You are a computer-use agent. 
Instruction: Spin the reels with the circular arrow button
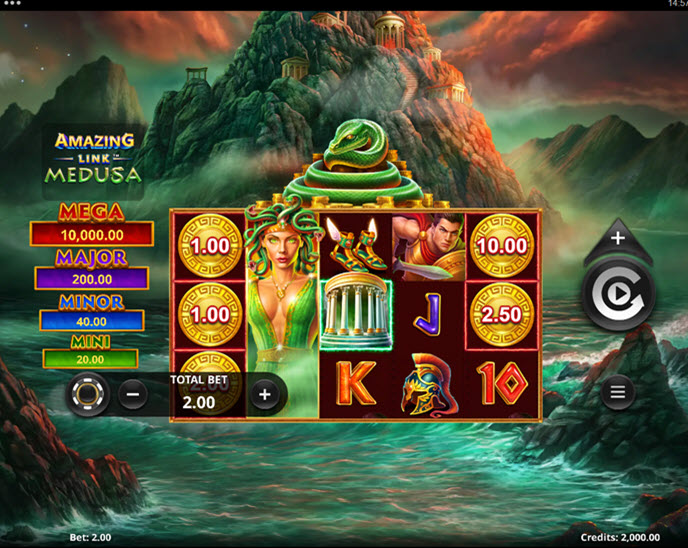pos(618,293)
